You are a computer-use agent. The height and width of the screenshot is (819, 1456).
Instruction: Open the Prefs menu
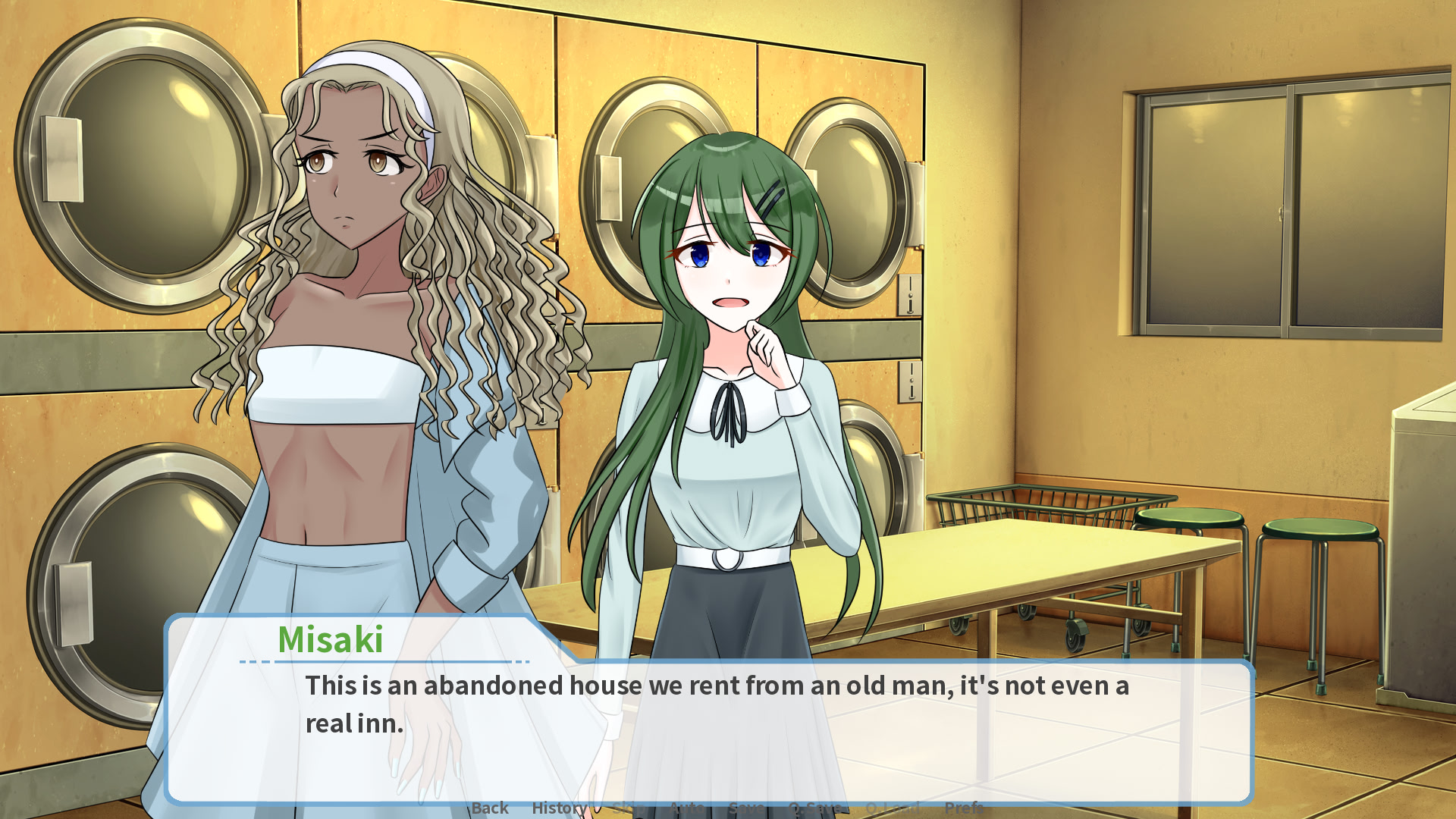[x=964, y=808]
